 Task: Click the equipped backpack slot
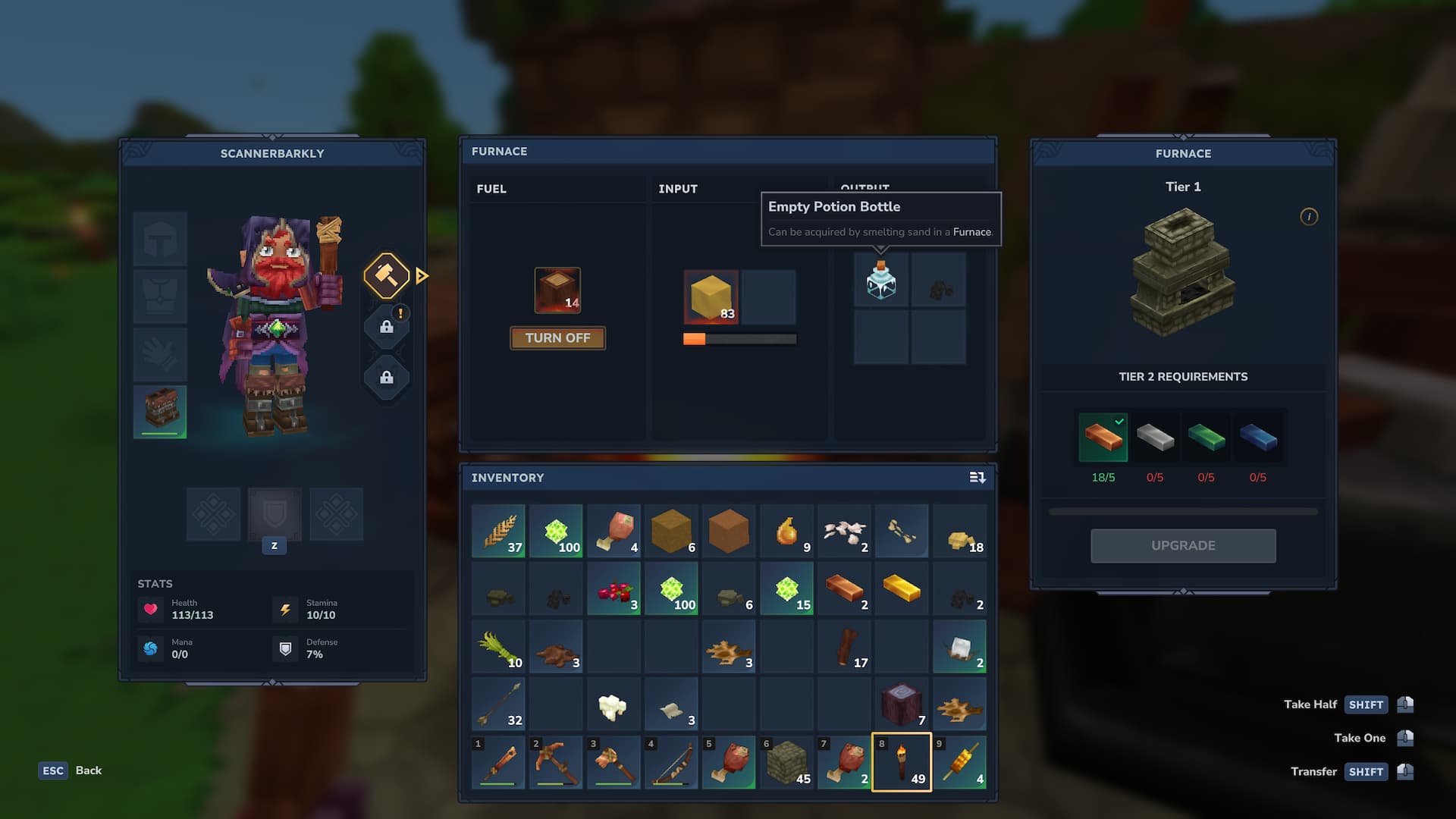pos(160,411)
